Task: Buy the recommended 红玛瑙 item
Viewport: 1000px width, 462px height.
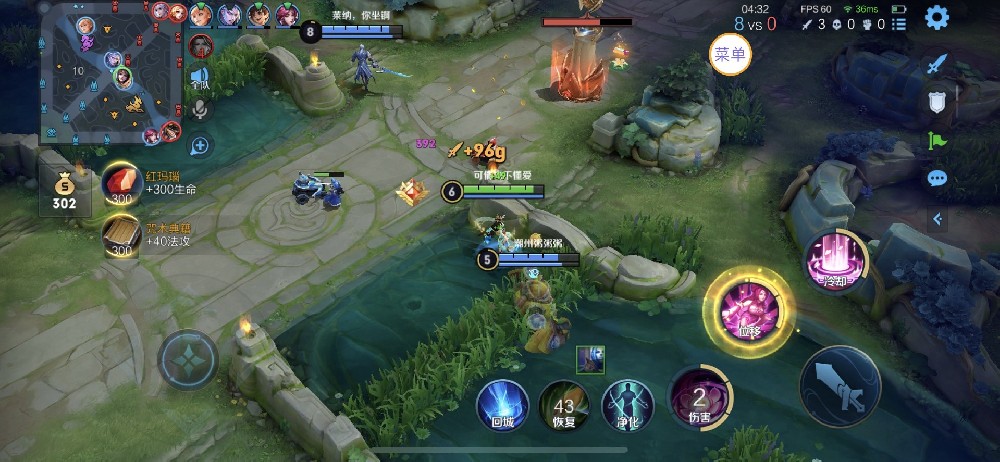Action: (120, 183)
